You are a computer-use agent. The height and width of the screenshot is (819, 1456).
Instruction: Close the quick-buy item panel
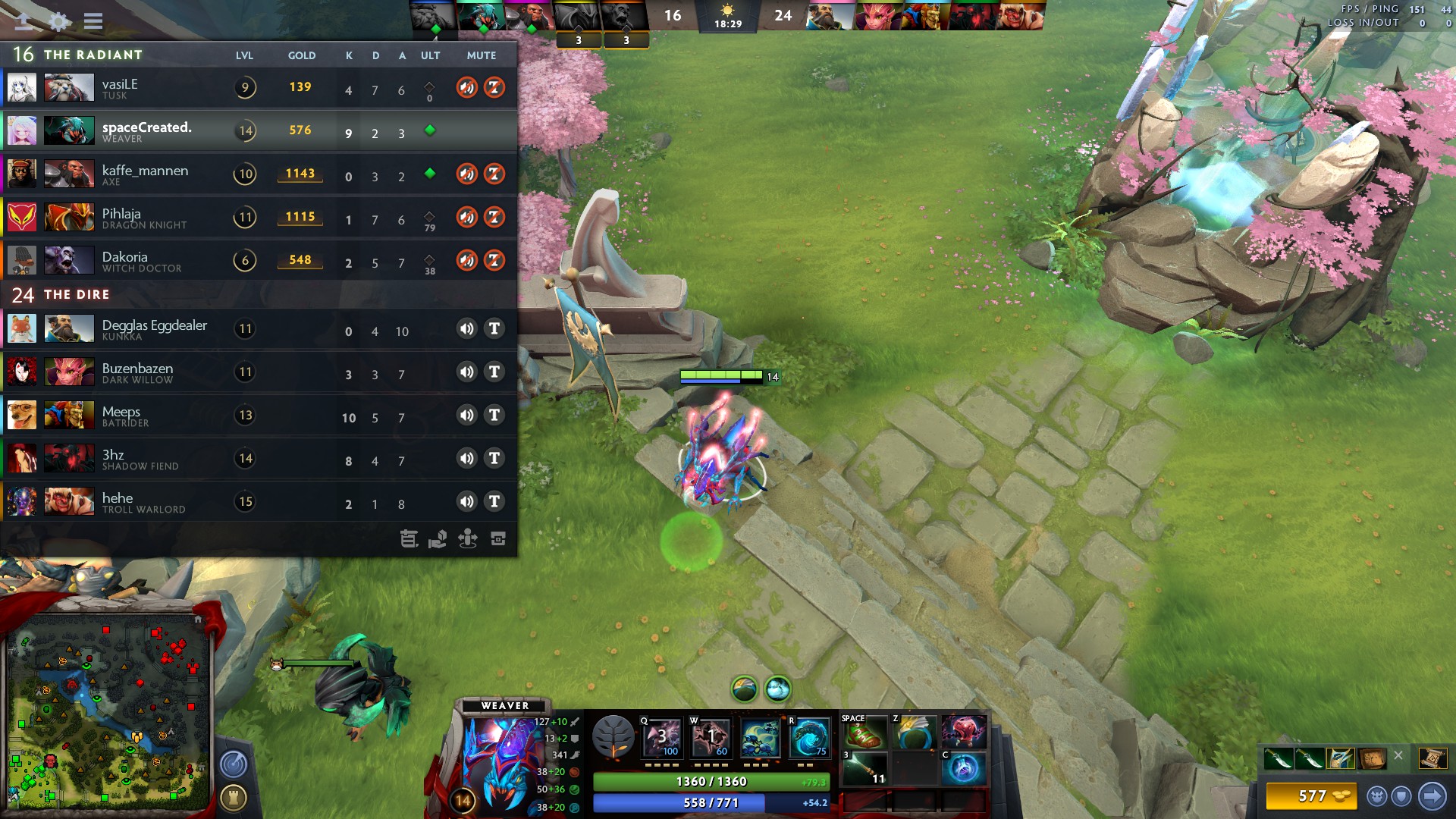[1398, 755]
